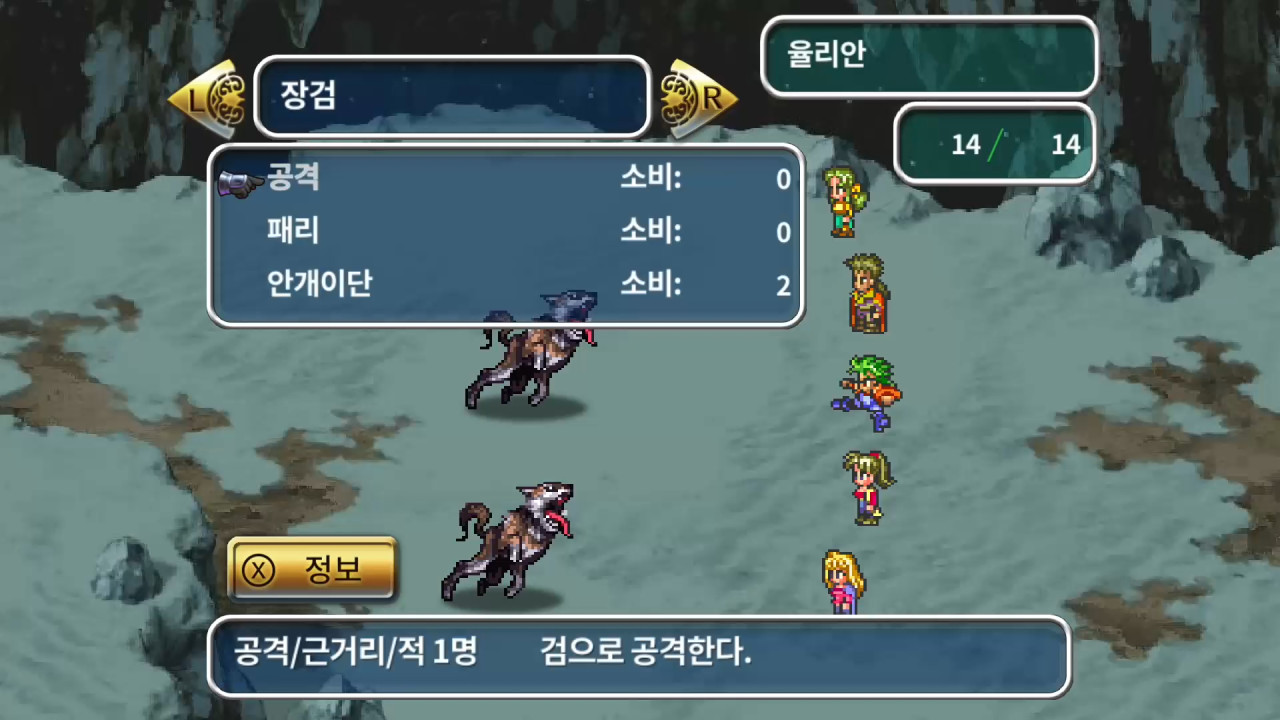Select the 율리안 character name banner
Screen dimensions: 1280x720
pos(928,57)
